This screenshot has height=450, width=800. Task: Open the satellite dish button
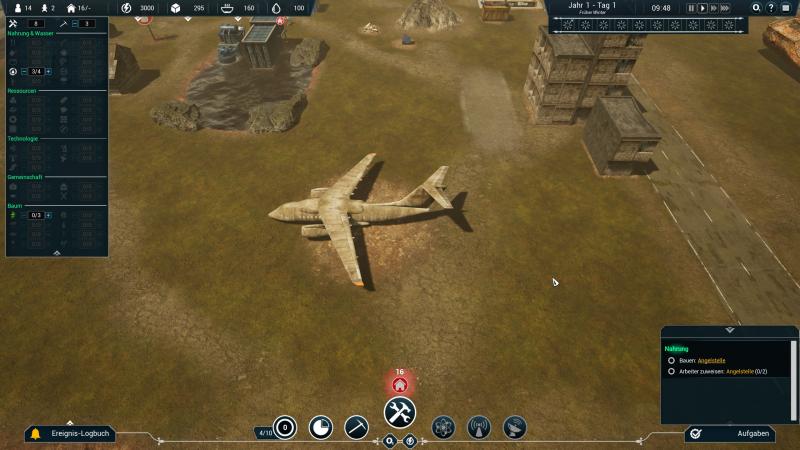(515, 427)
